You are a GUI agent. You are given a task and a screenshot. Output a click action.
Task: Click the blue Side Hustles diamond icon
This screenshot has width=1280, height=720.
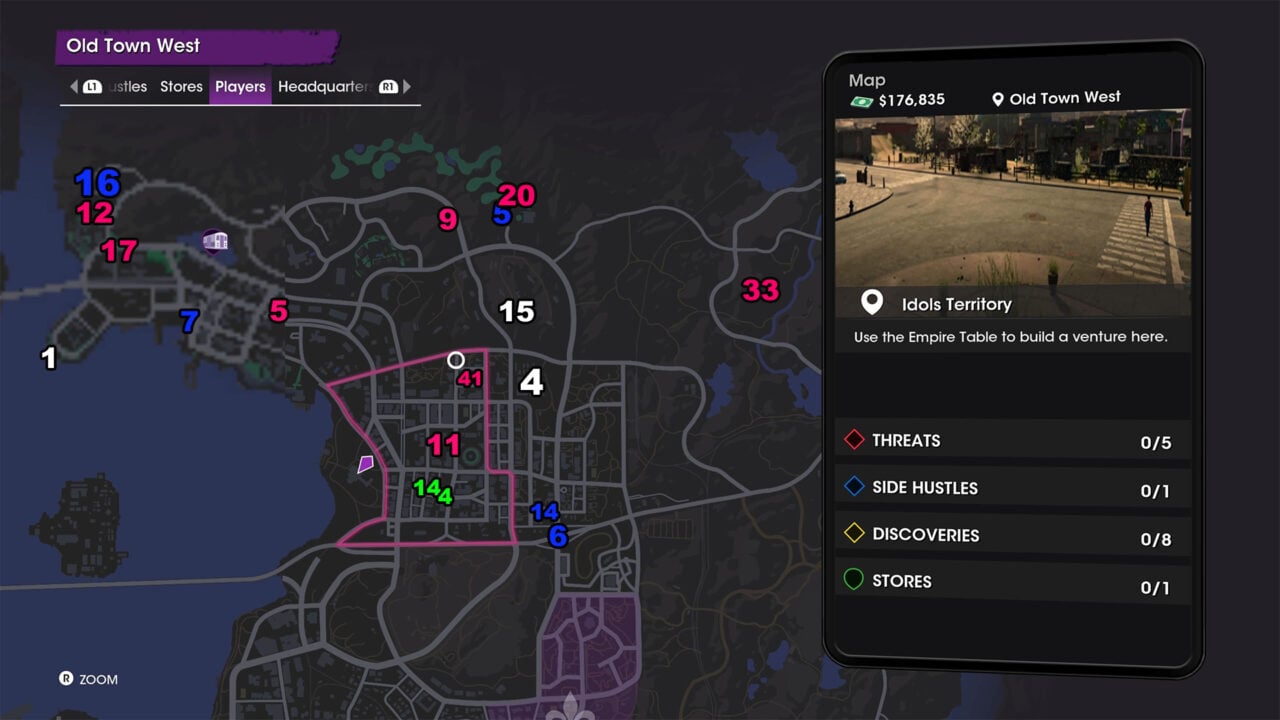pos(854,486)
